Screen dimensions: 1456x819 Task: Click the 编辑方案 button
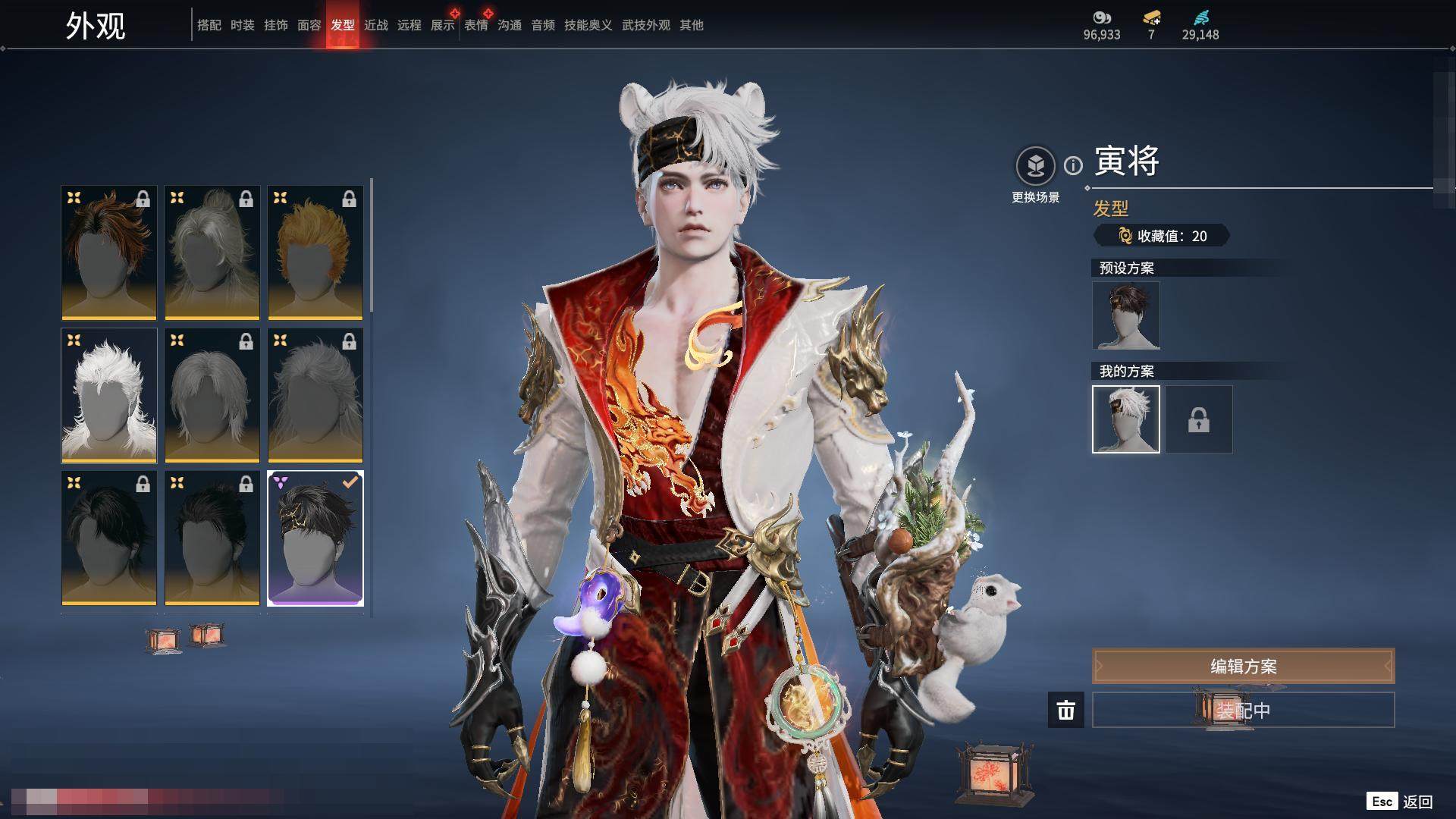click(x=1243, y=666)
